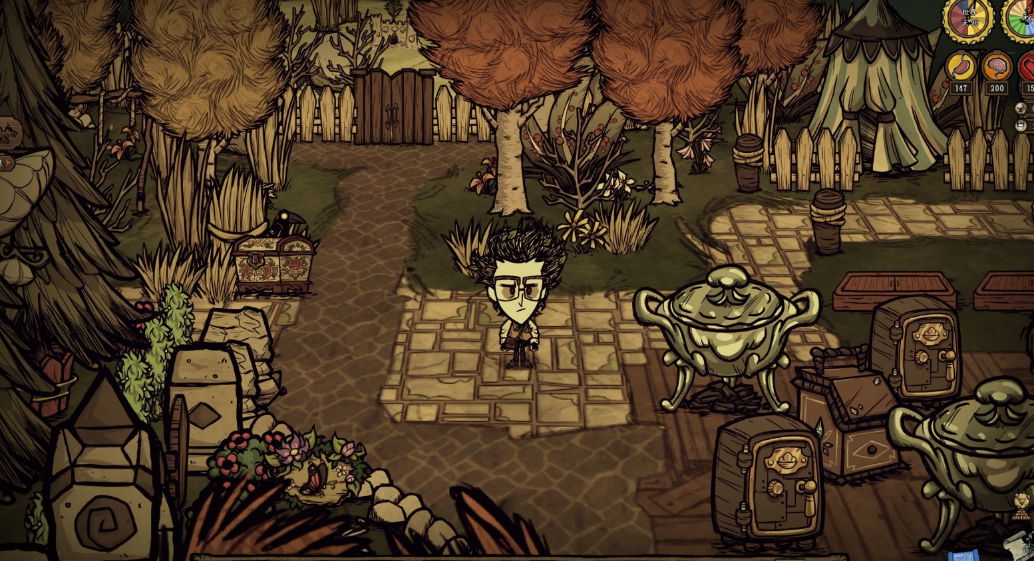
Task: Click the golden trophy icon
Action: click(x=1021, y=506)
